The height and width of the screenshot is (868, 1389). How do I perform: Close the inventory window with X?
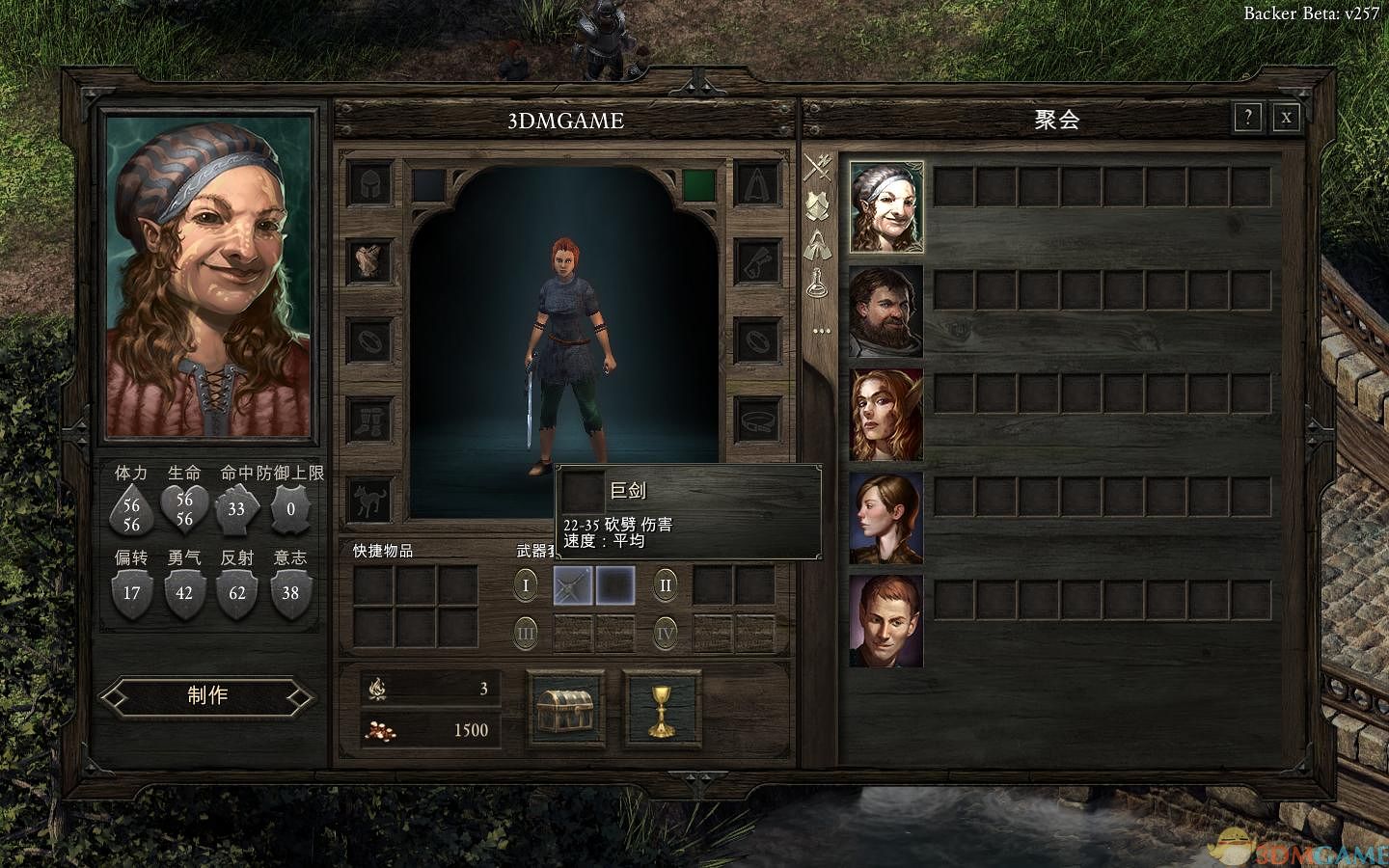pyautogui.click(x=1286, y=118)
